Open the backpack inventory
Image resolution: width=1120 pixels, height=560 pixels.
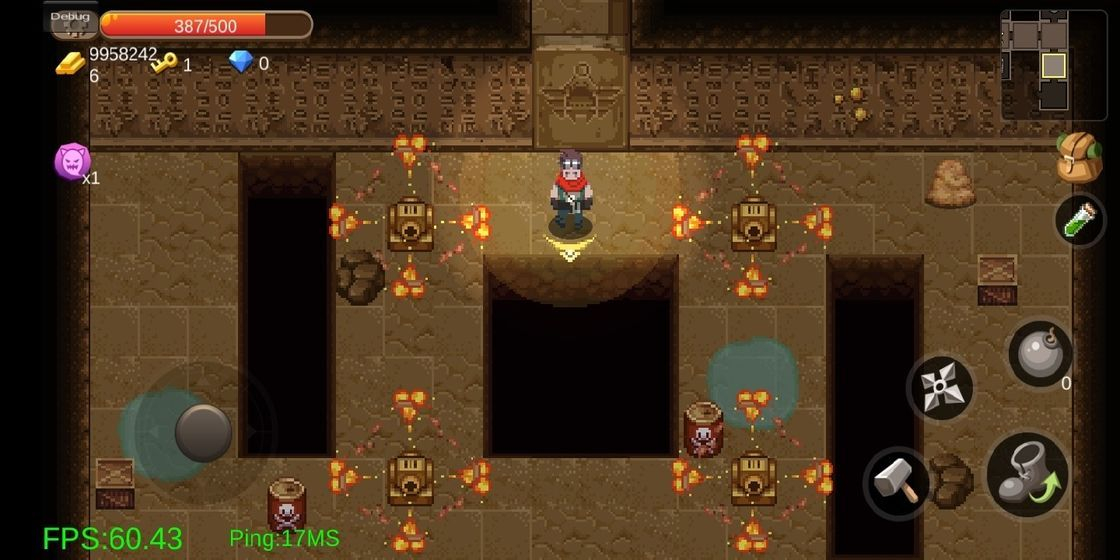tap(1079, 158)
